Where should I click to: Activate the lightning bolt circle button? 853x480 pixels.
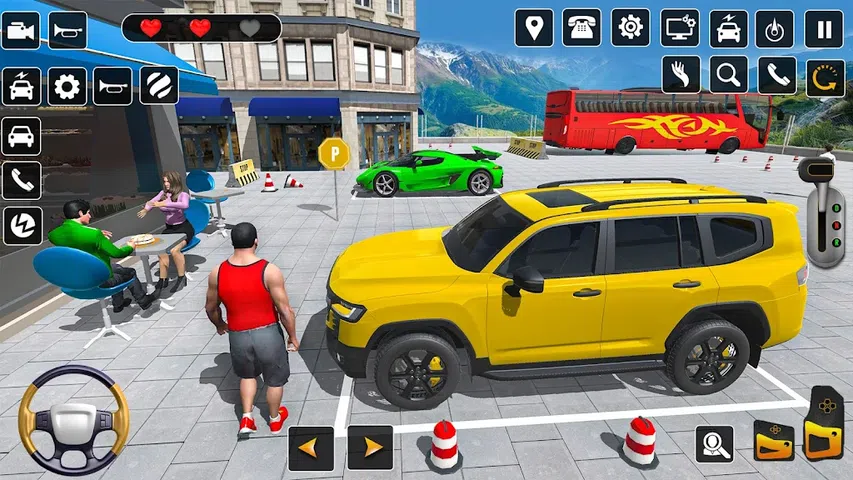click(21, 226)
